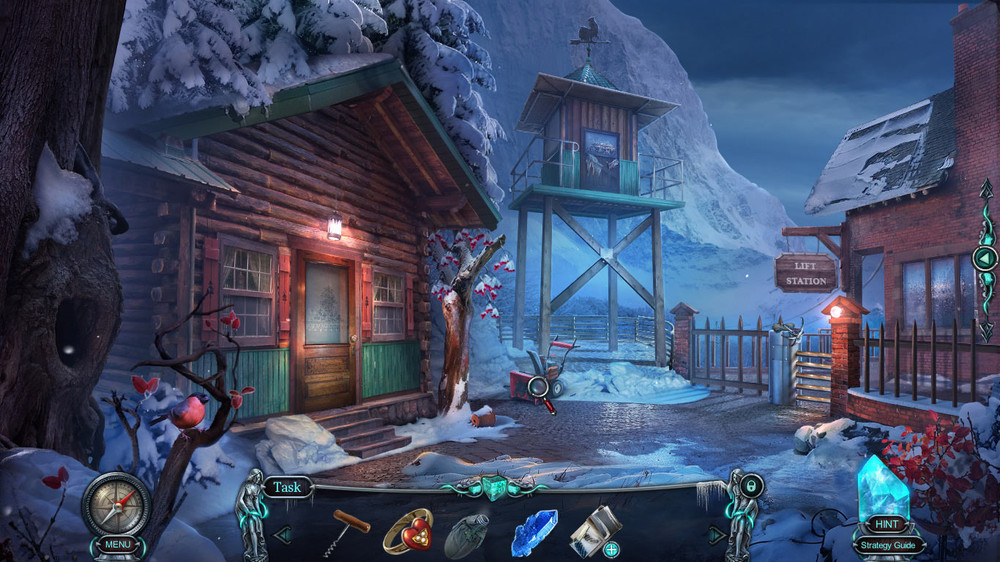Click the green side panel arrow button
Viewport: 1000px width, 562px height.
coord(985,259)
